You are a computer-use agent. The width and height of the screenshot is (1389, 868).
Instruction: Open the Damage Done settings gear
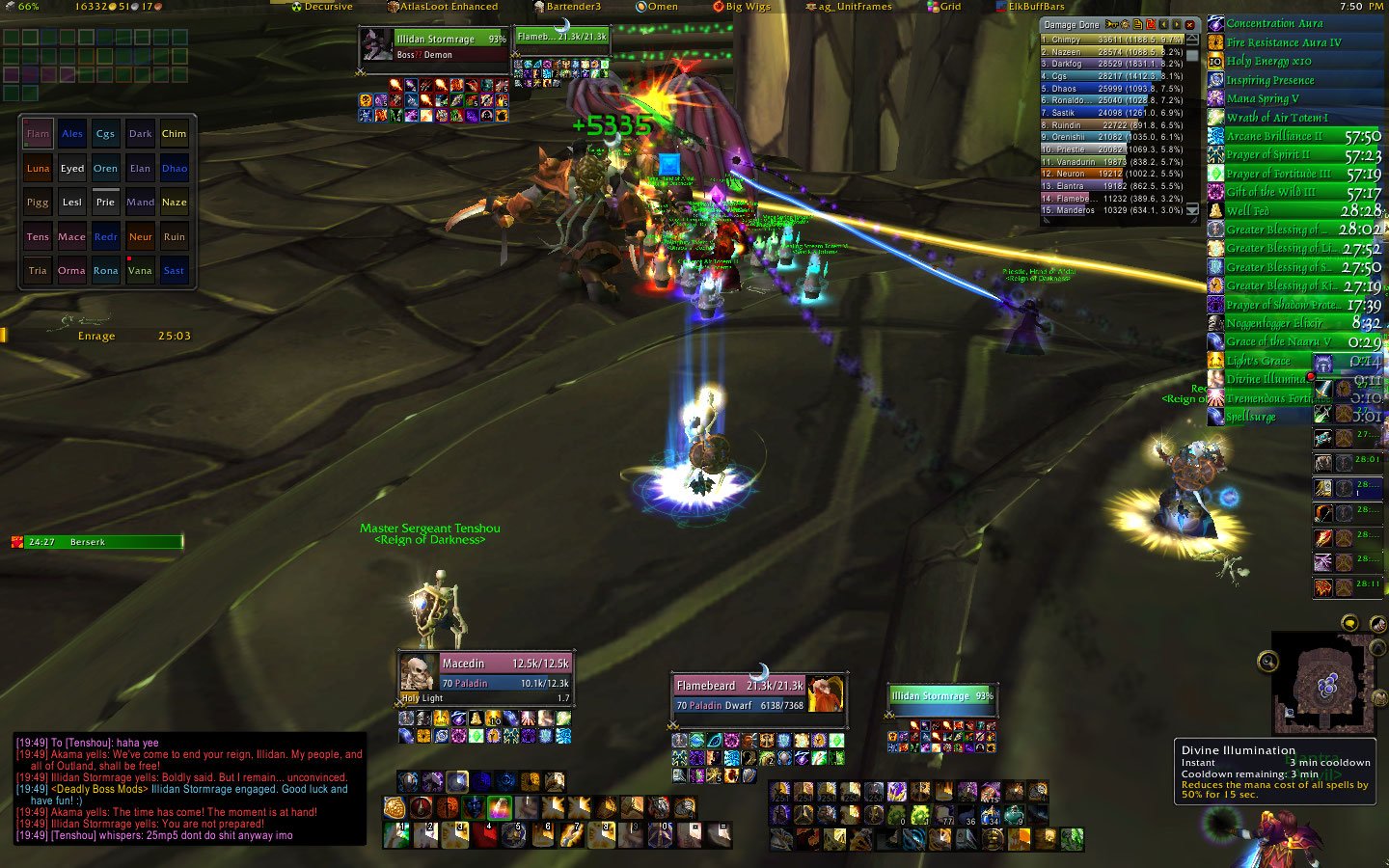[x=1125, y=23]
